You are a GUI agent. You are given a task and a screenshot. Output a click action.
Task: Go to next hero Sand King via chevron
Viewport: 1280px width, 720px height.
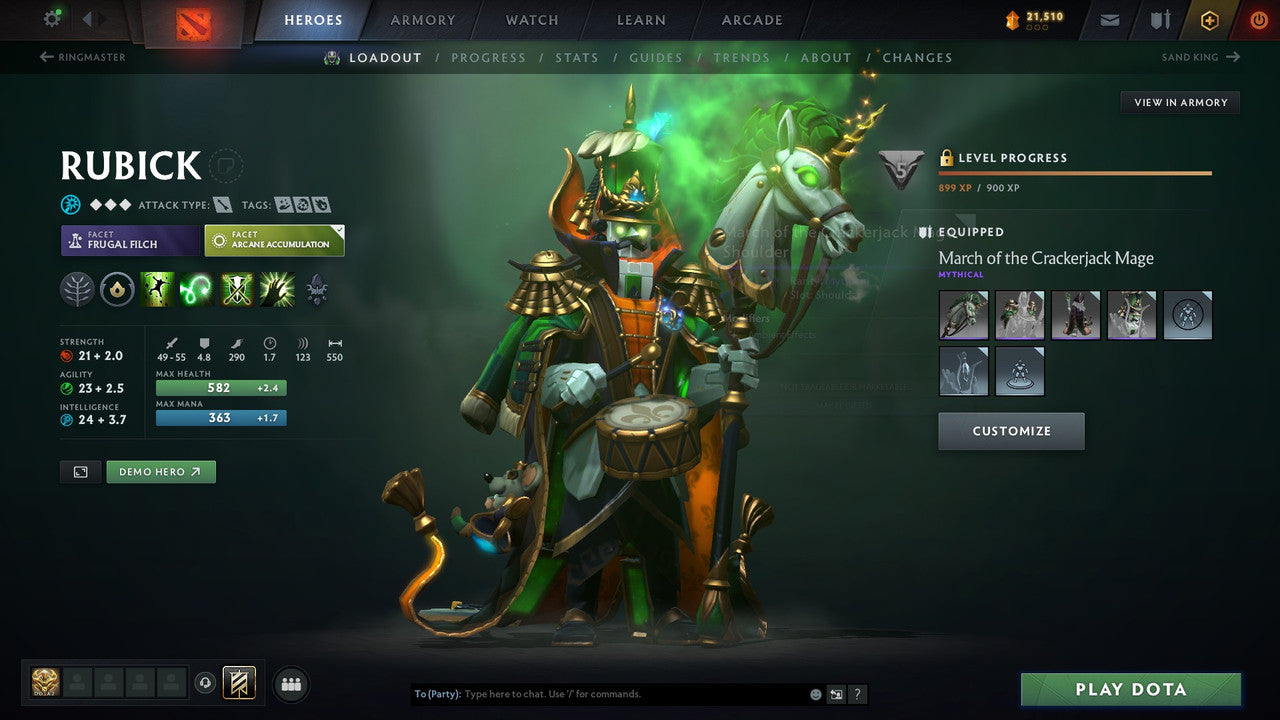click(1235, 57)
